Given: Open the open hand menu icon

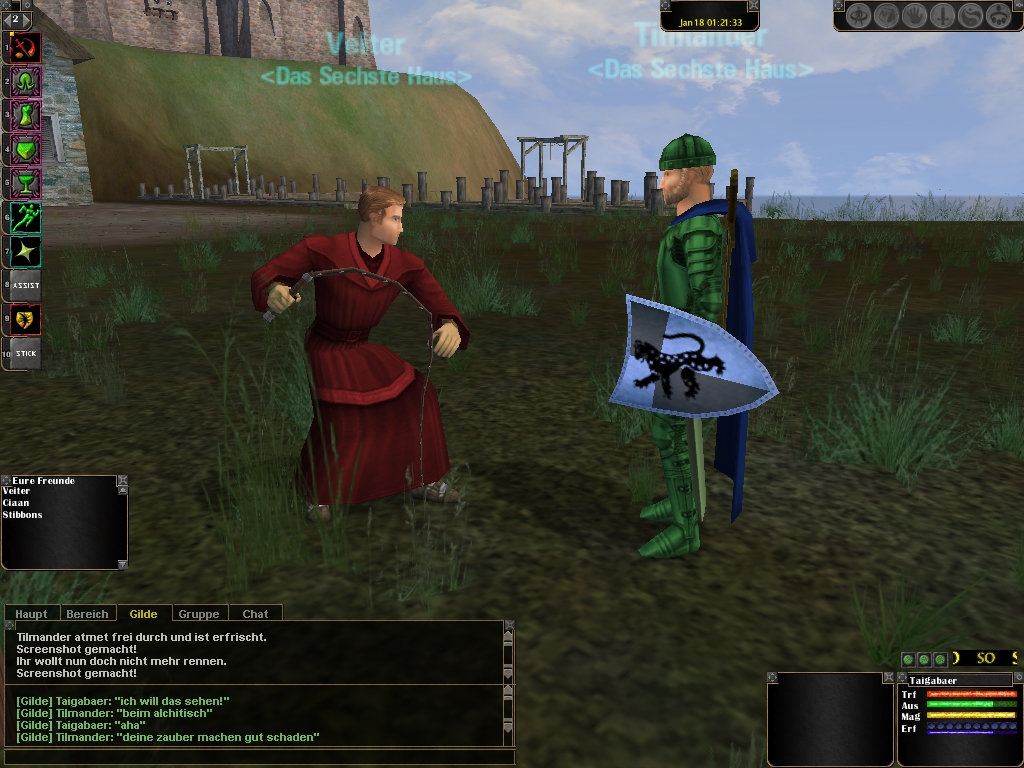Looking at the screenshot, I should [x=914, y=16].
